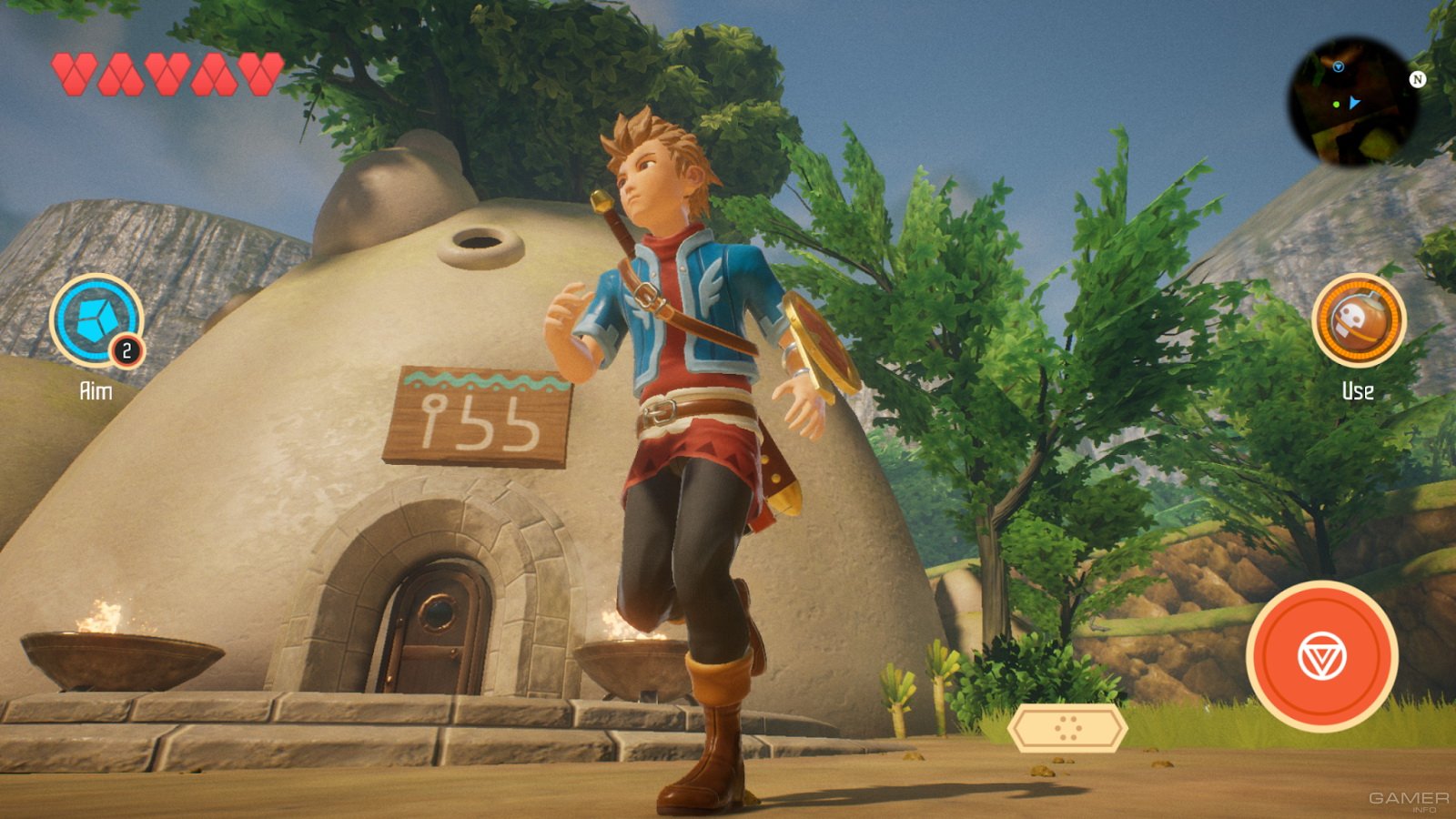Tap the bomb icon above the Use label
The image size is (1456, 819).
pos(1358,320)
